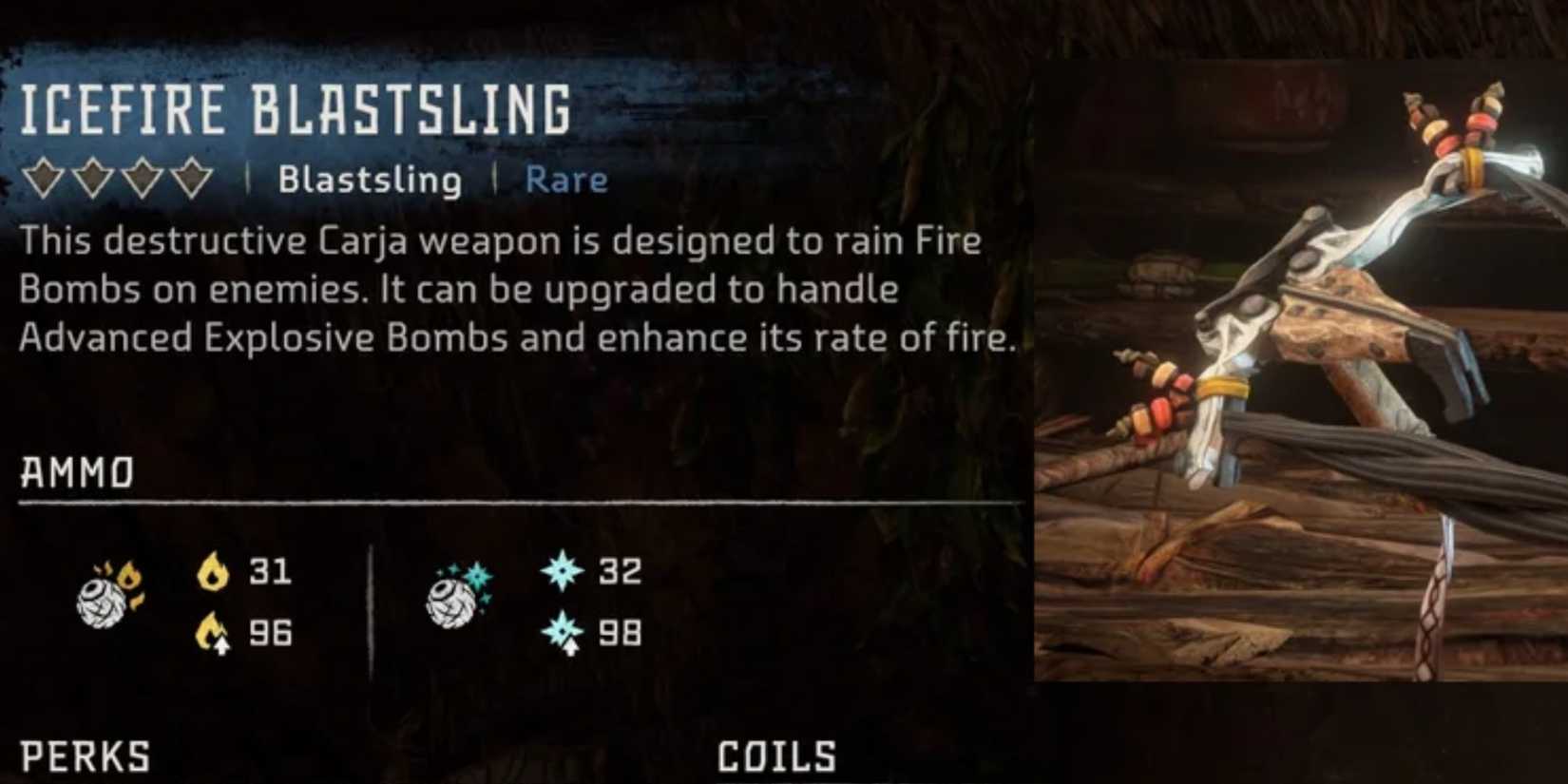Click the flame intensity icon next to 96
The height and width of the screenshot is (784, 1568).
(x=211, y=629)
